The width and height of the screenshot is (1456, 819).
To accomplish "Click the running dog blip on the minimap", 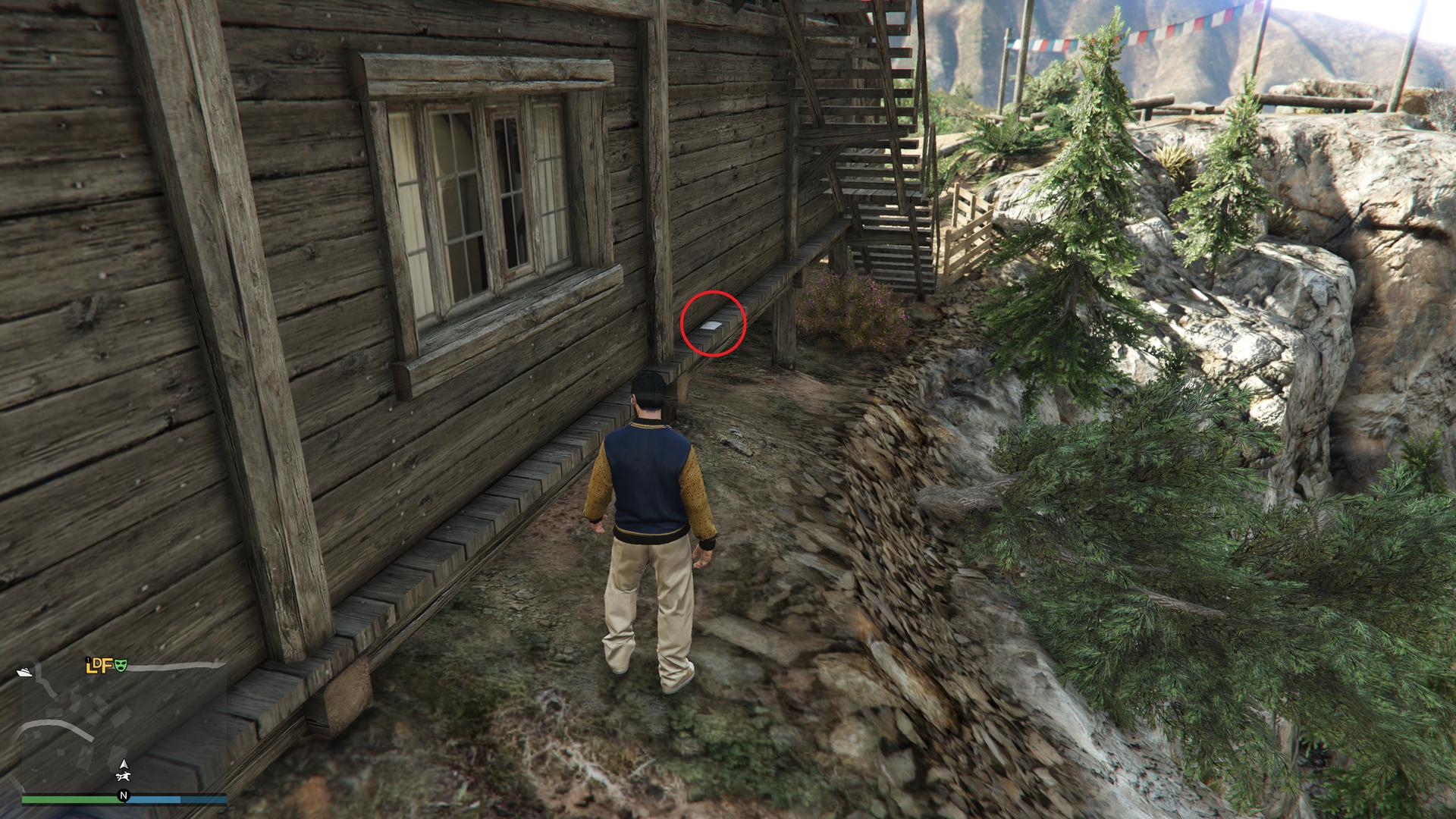I will tap(122, 777).
